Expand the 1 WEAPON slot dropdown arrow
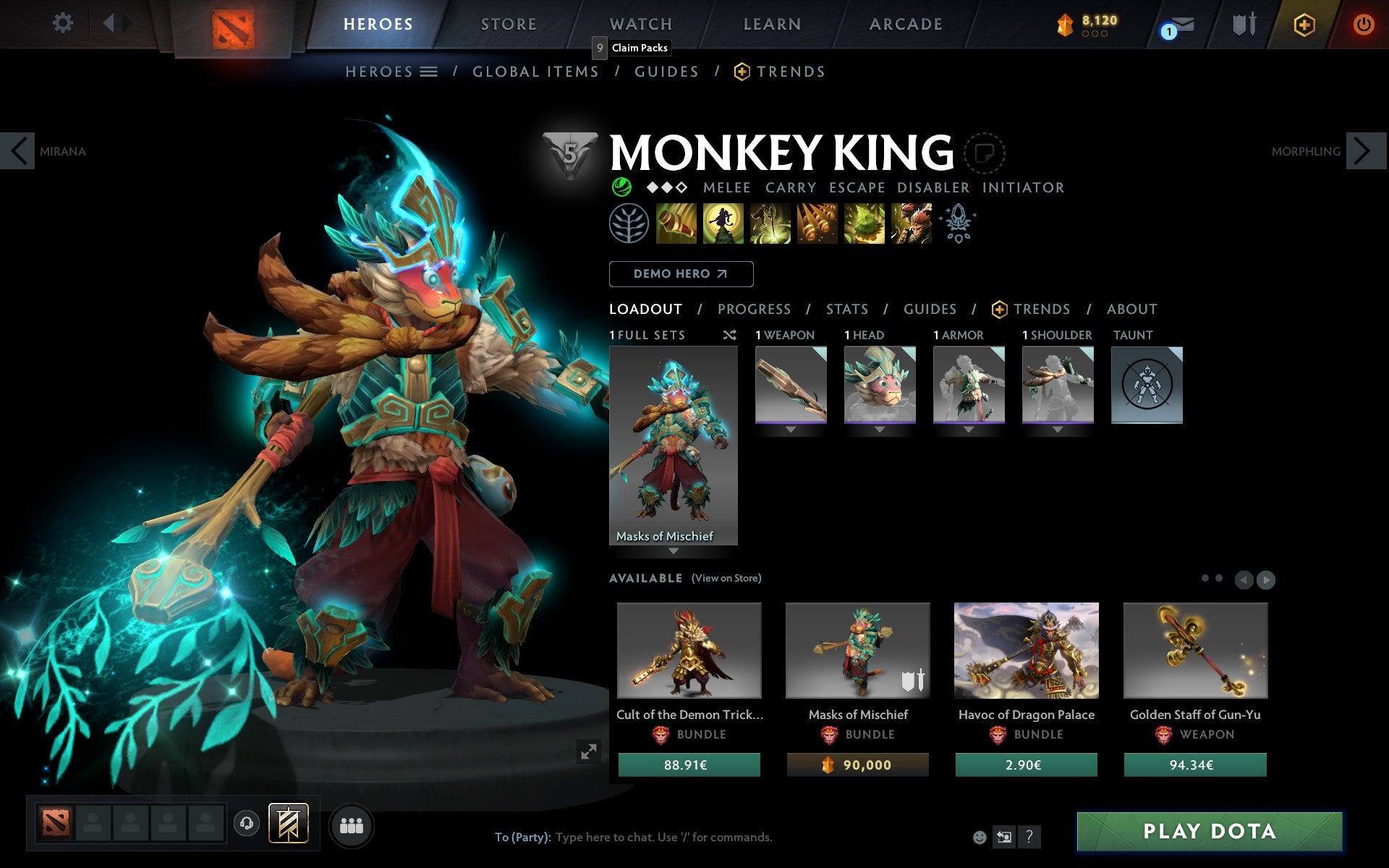This screenshot has height=868, width=1389. pos(790,429)
